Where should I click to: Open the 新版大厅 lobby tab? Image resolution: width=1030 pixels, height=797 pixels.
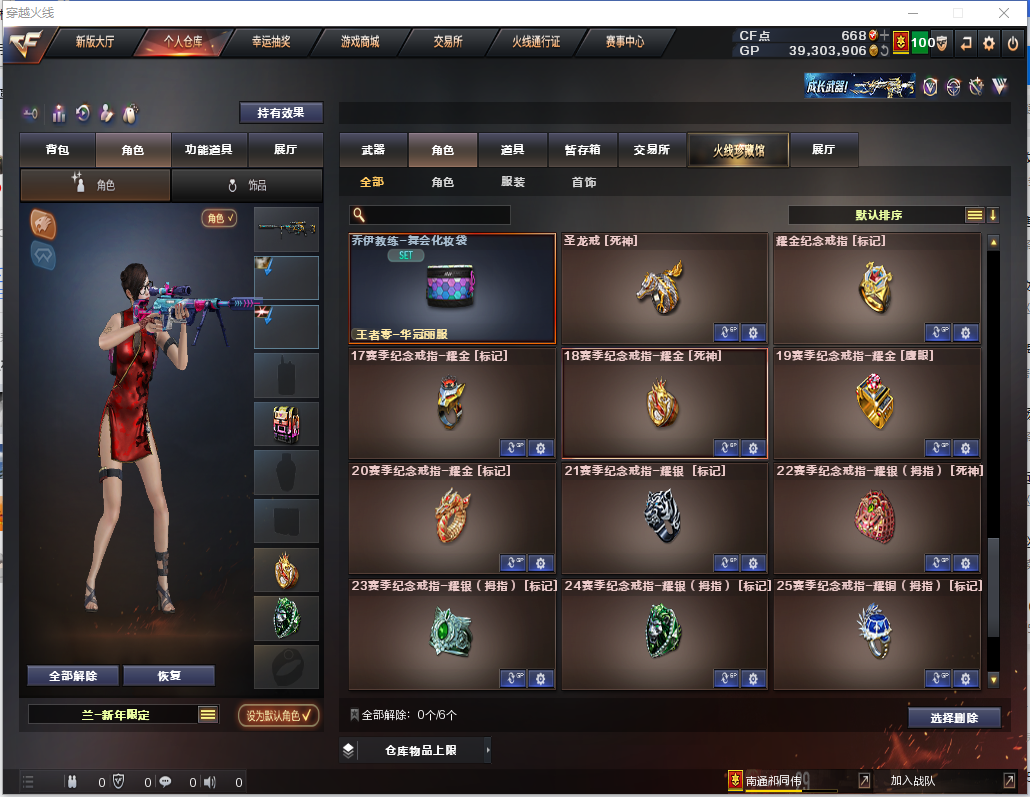[x=95, y=42]
